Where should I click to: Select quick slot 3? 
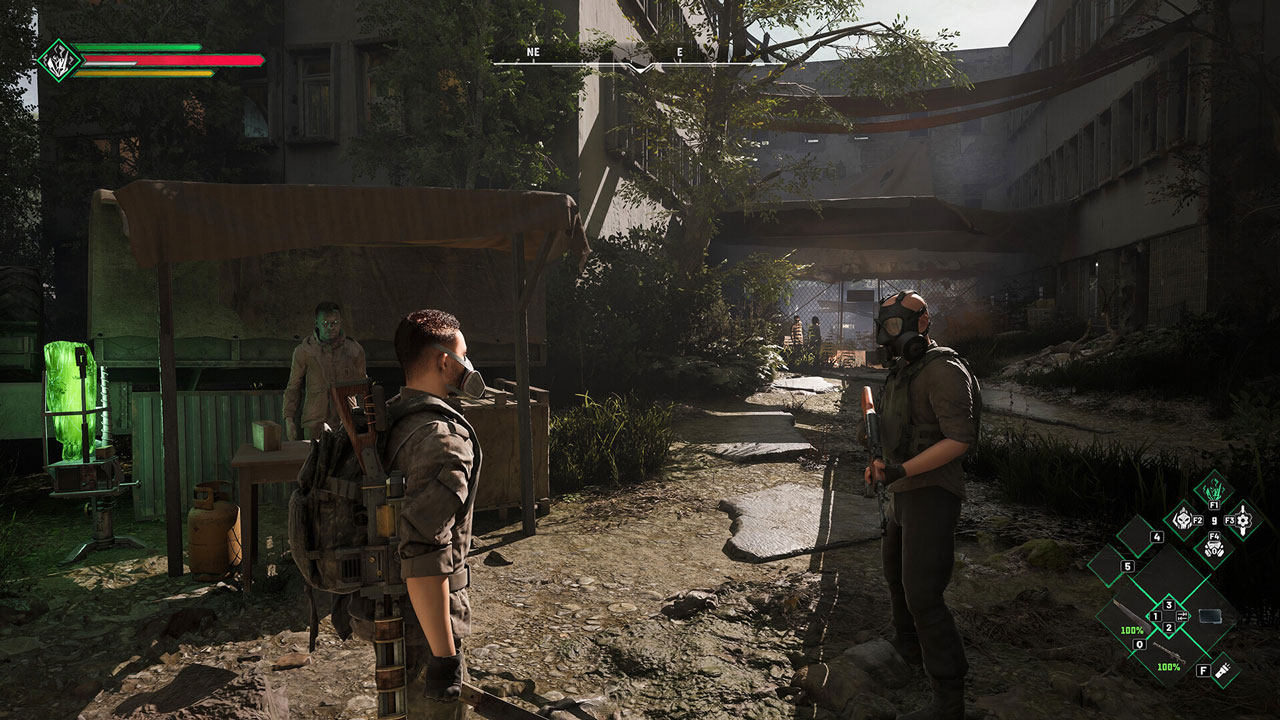[x=1169, y=604]
